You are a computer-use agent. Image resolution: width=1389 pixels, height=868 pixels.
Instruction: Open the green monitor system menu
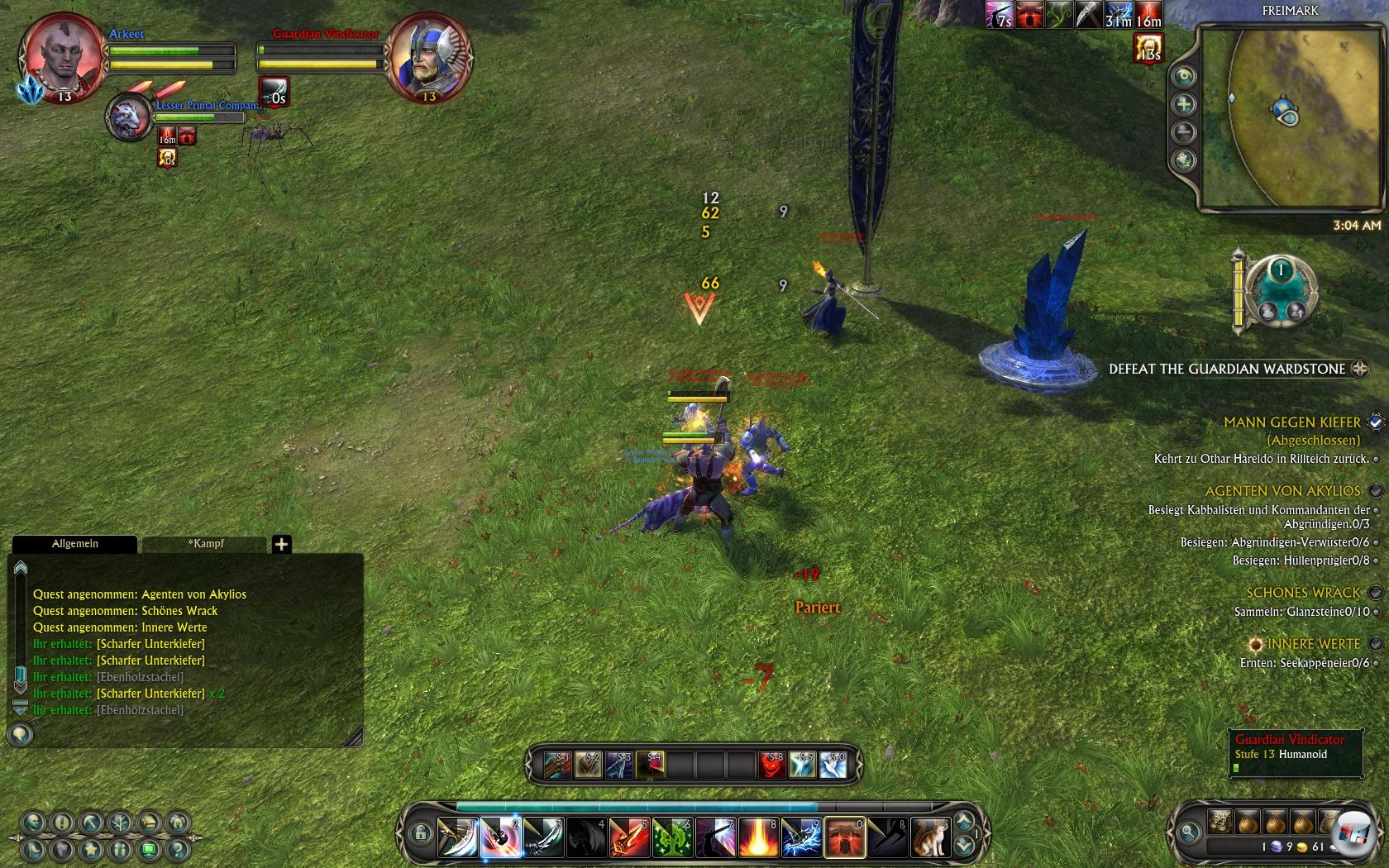coord(149,849)
